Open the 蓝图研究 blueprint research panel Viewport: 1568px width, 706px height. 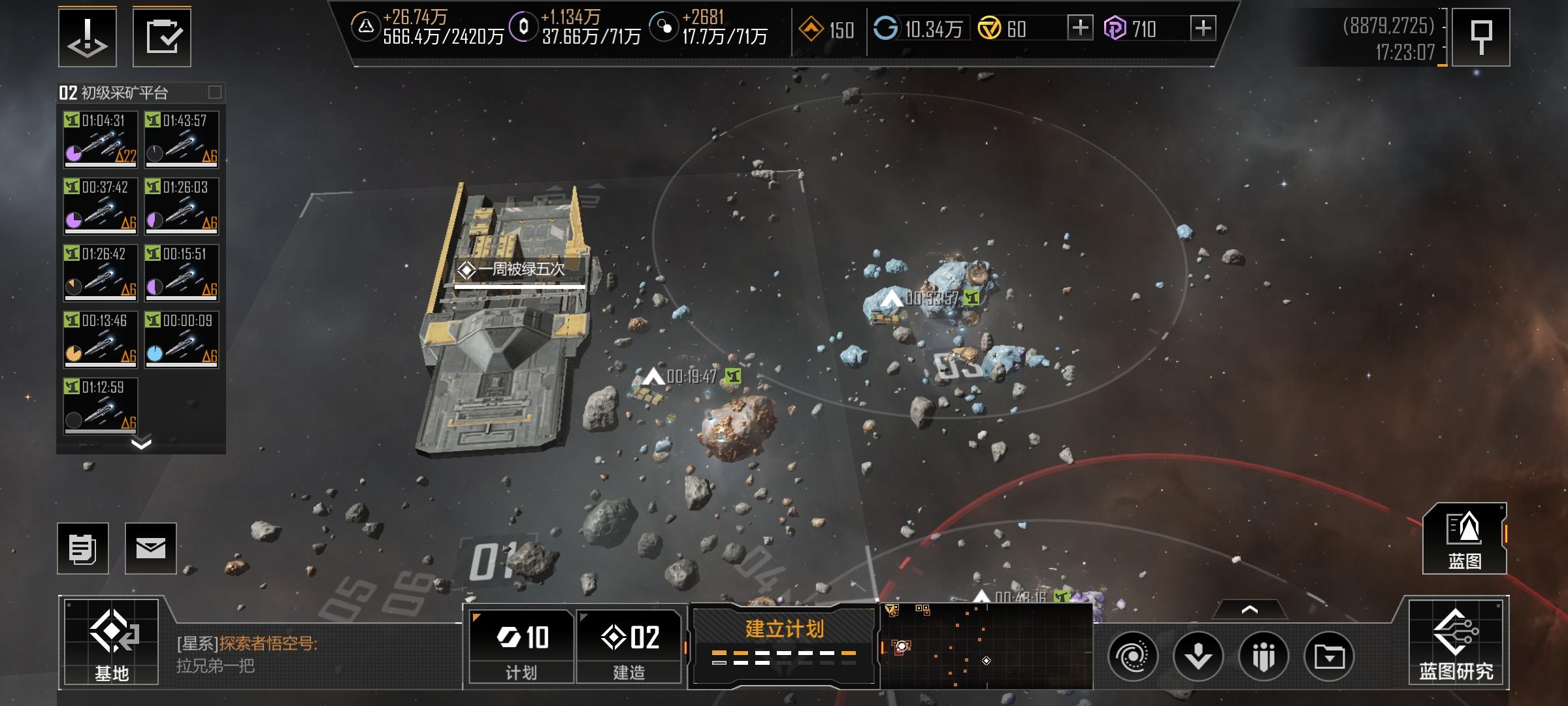point(1456,642)
